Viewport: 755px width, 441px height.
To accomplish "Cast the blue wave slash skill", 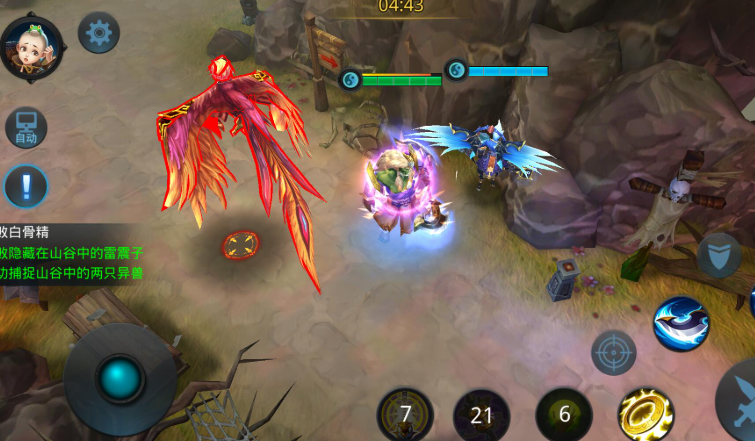I will click(681, 324).
